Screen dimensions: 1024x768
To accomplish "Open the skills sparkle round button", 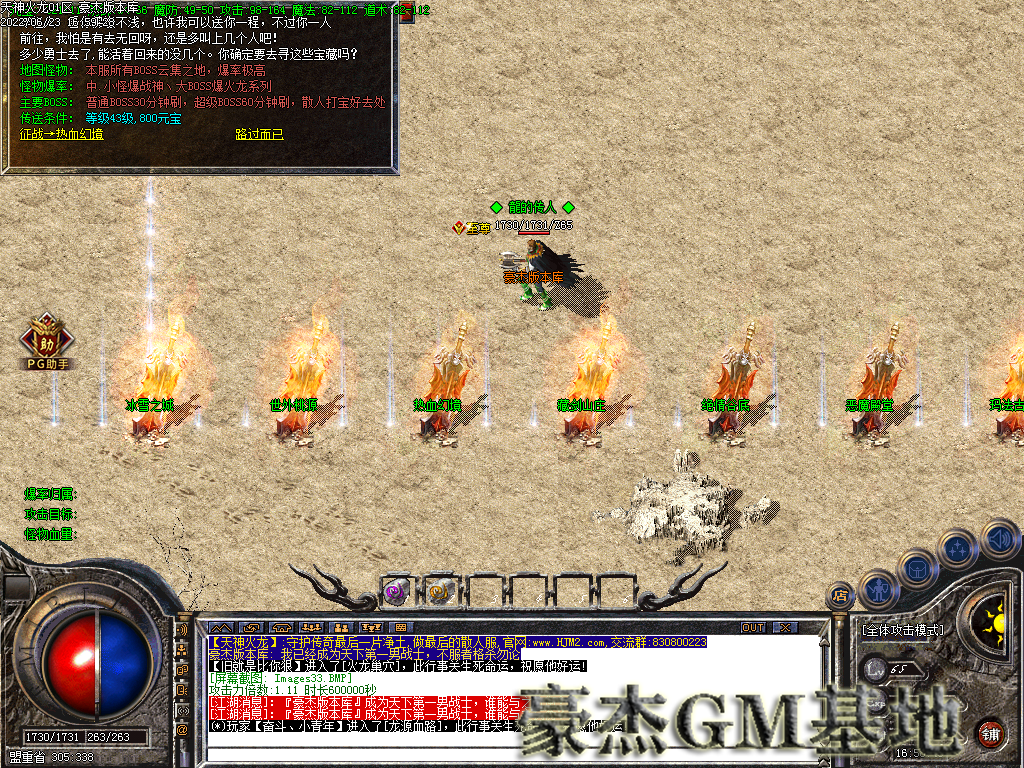I will (x=958, y=548).
